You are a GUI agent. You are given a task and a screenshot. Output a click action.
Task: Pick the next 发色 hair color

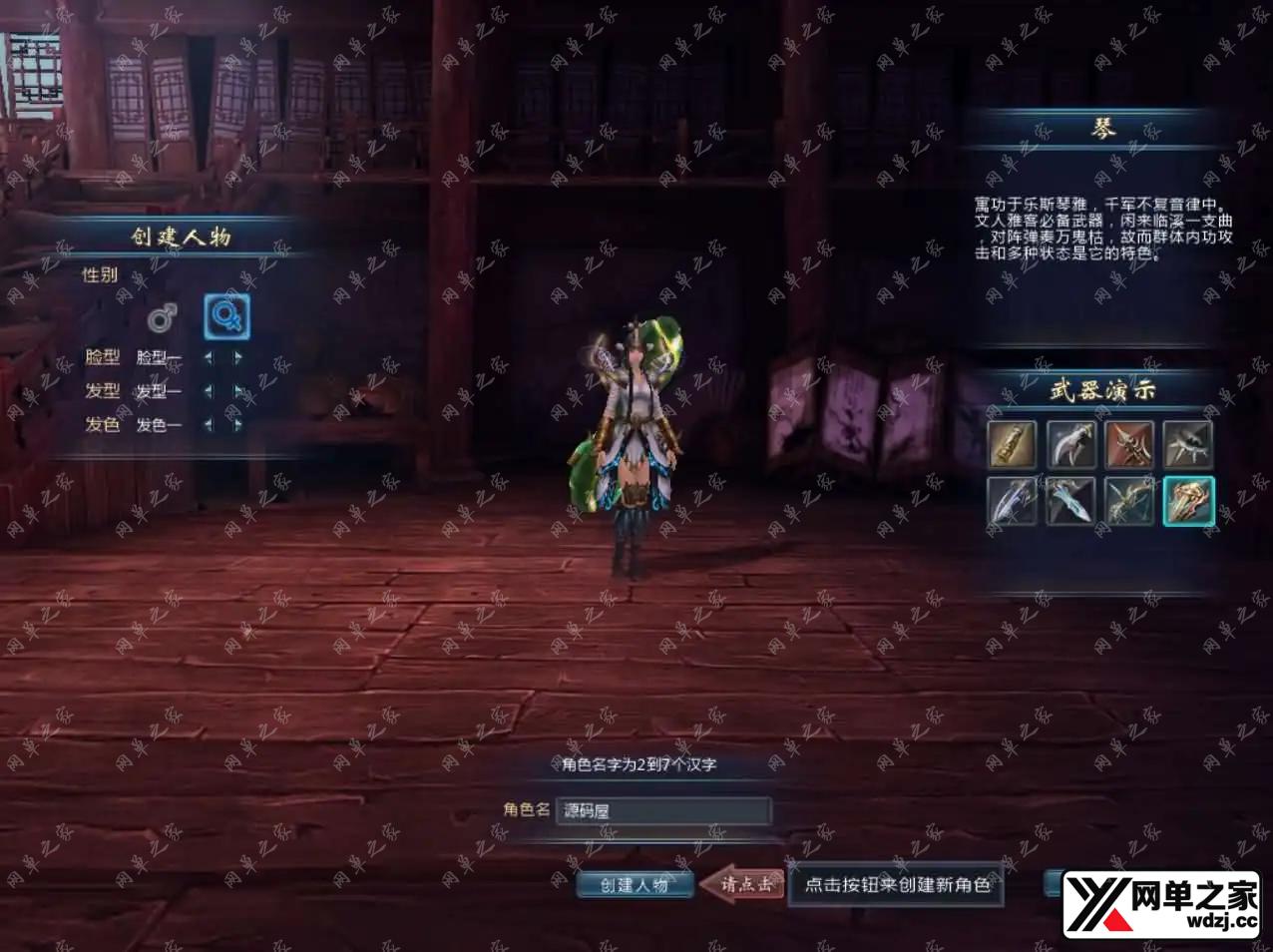(238, 425)
